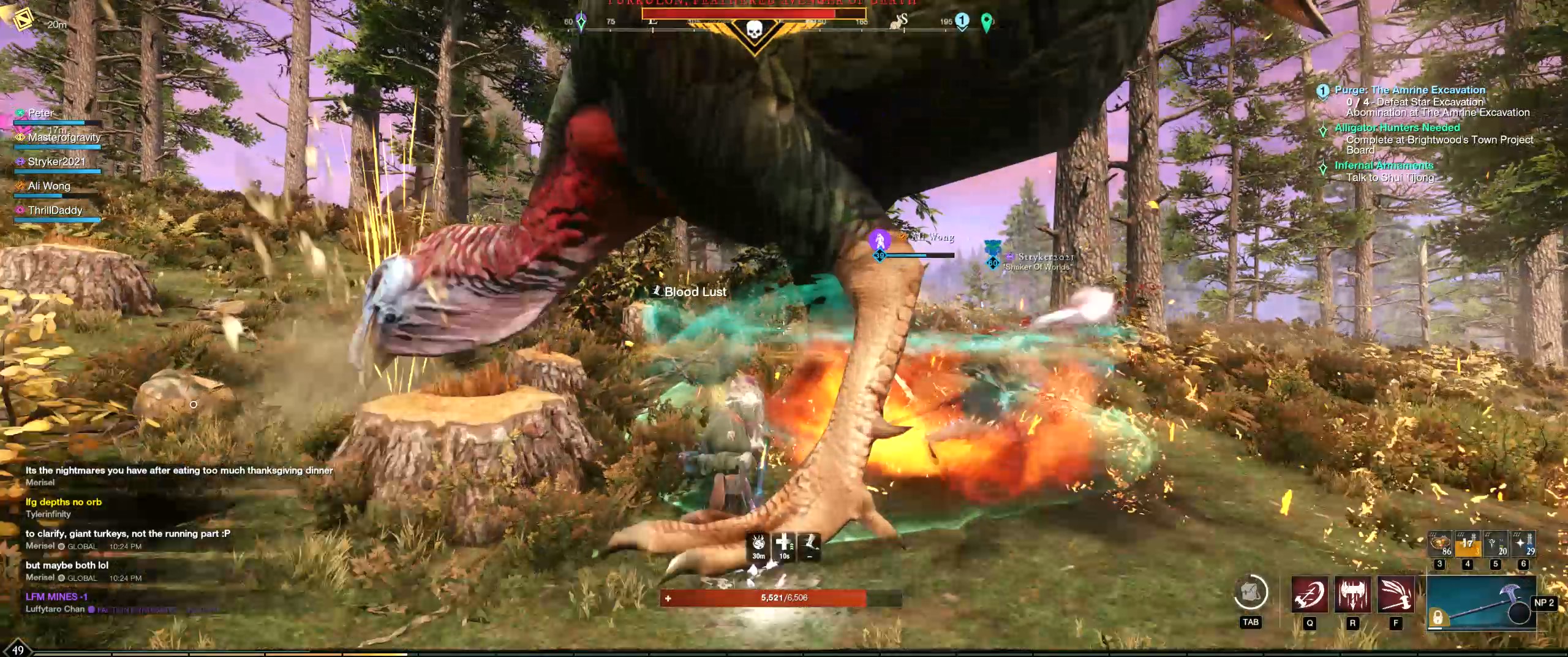Use the downward axe slam R ability

[x=1352, y=594]
